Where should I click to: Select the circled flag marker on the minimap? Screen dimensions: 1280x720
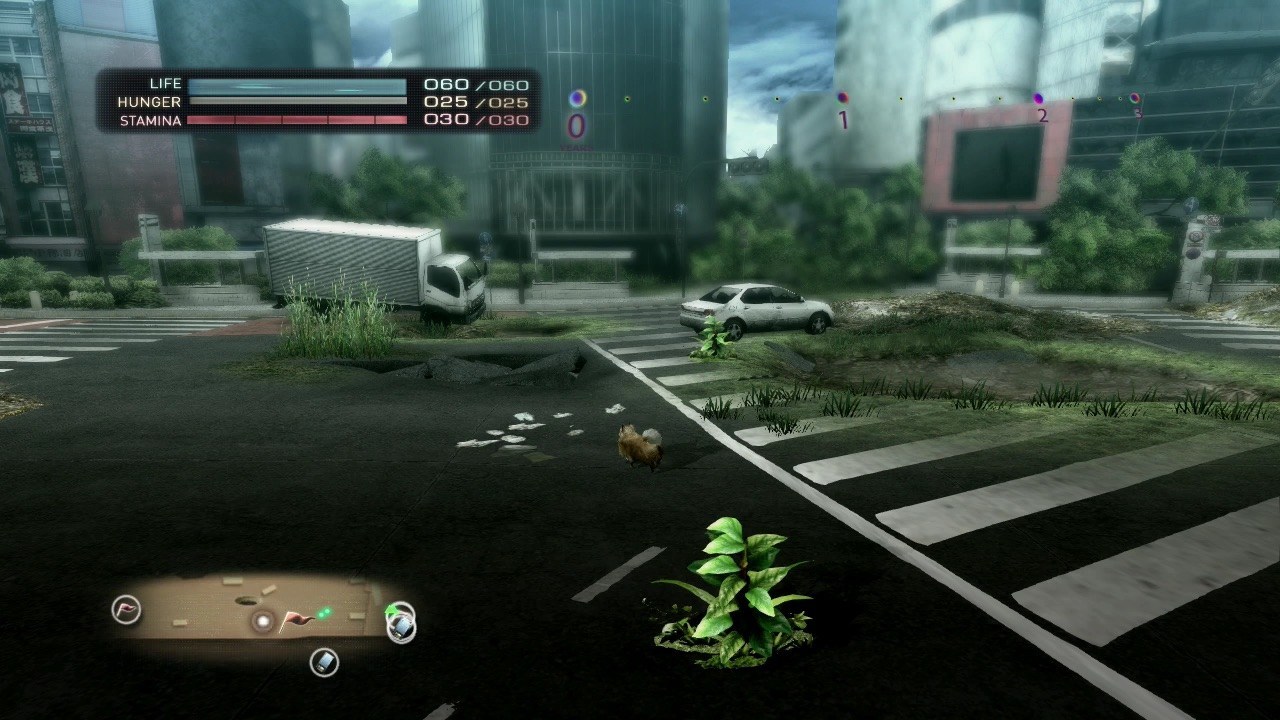point(126,609)
